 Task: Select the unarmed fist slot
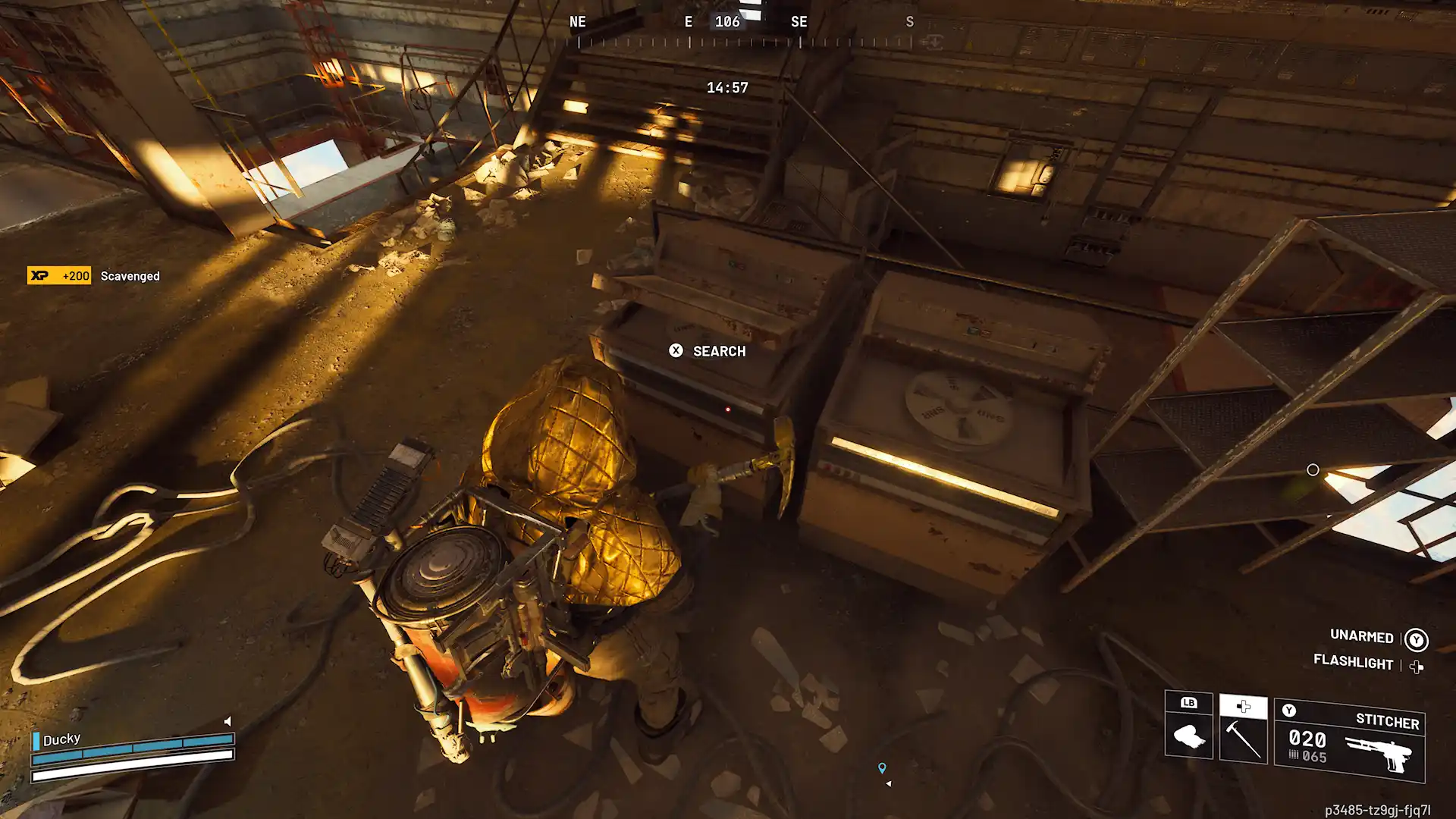(x=1188, y=726)
